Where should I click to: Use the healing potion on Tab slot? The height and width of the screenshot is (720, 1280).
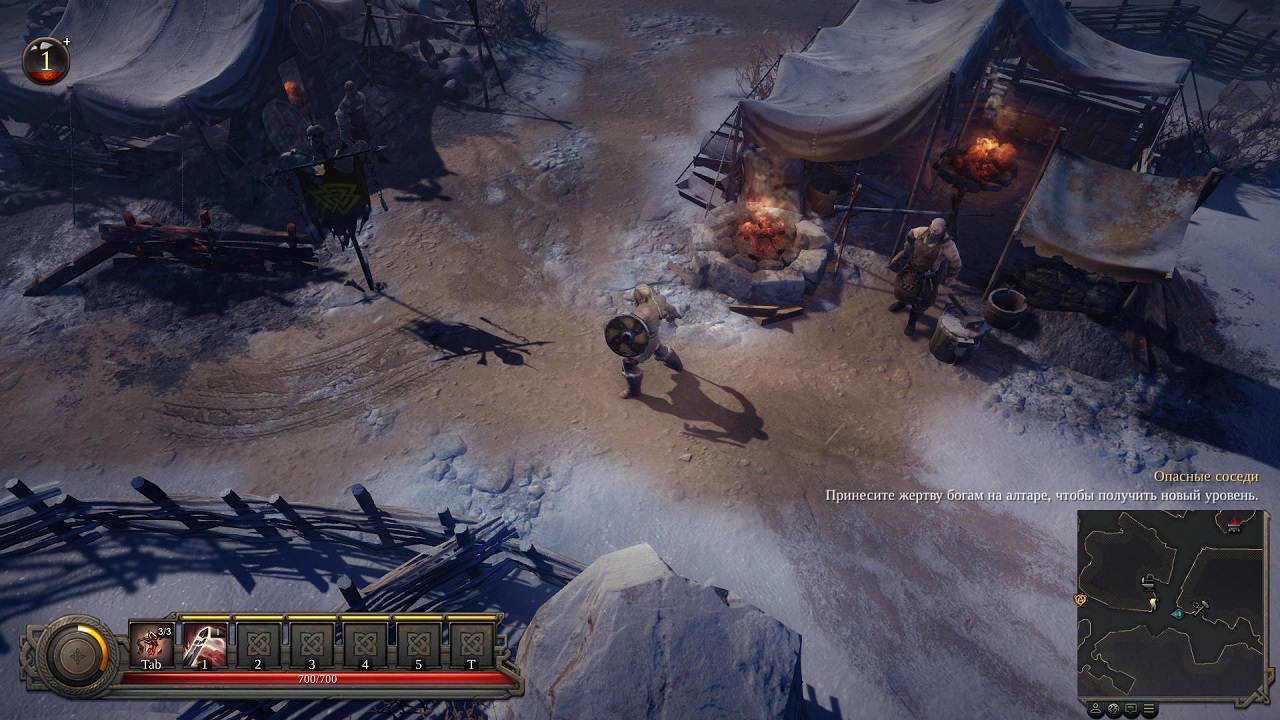tap(151, 640)
